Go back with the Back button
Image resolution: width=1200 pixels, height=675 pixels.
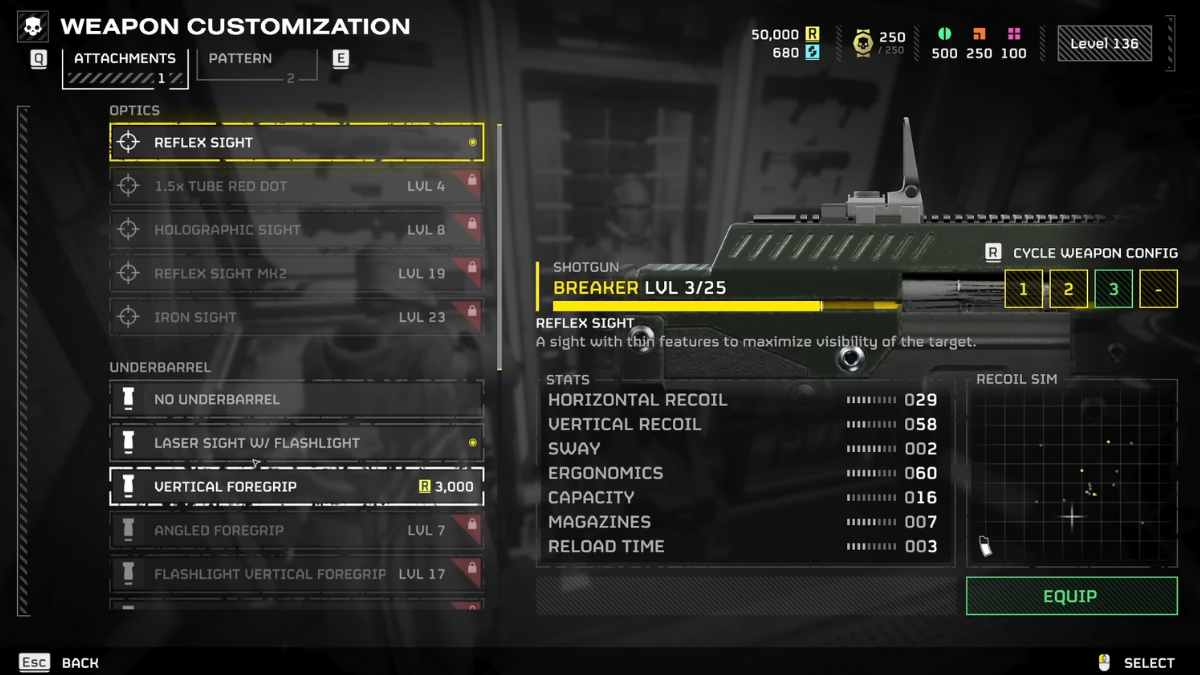click(x=60, y=662)
